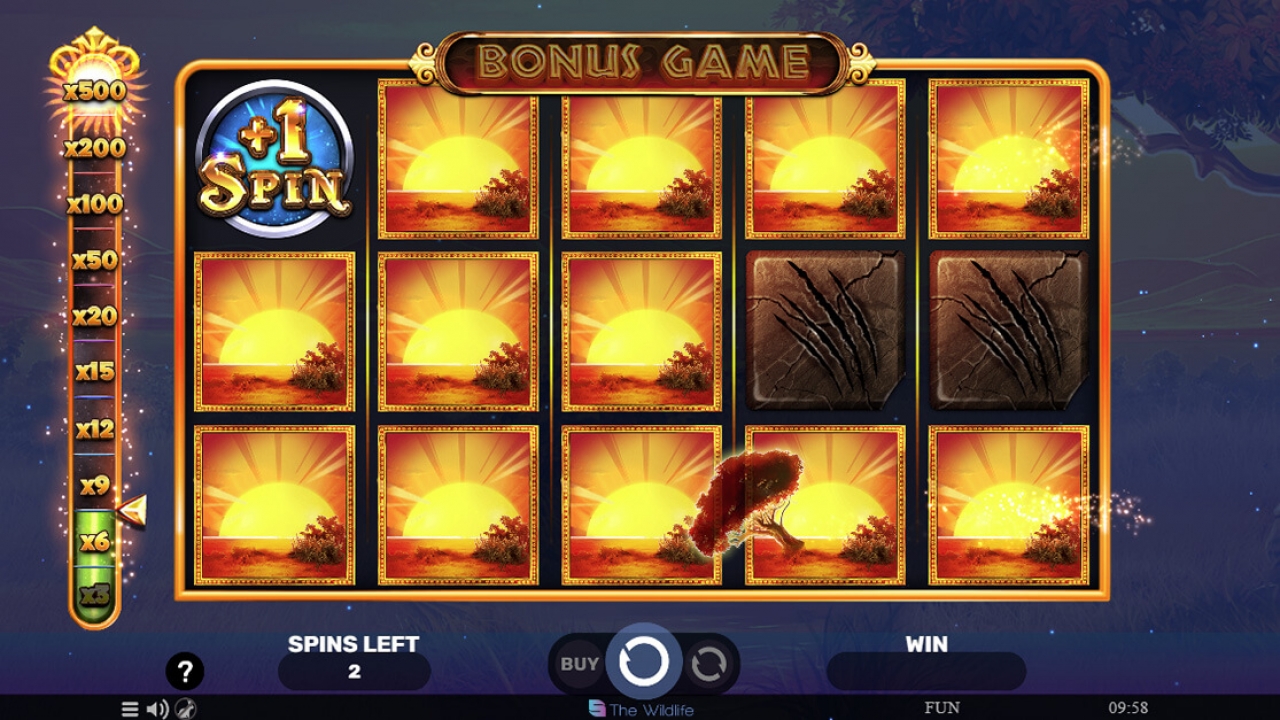Open the Spins Left counter panel

[354, 672]
